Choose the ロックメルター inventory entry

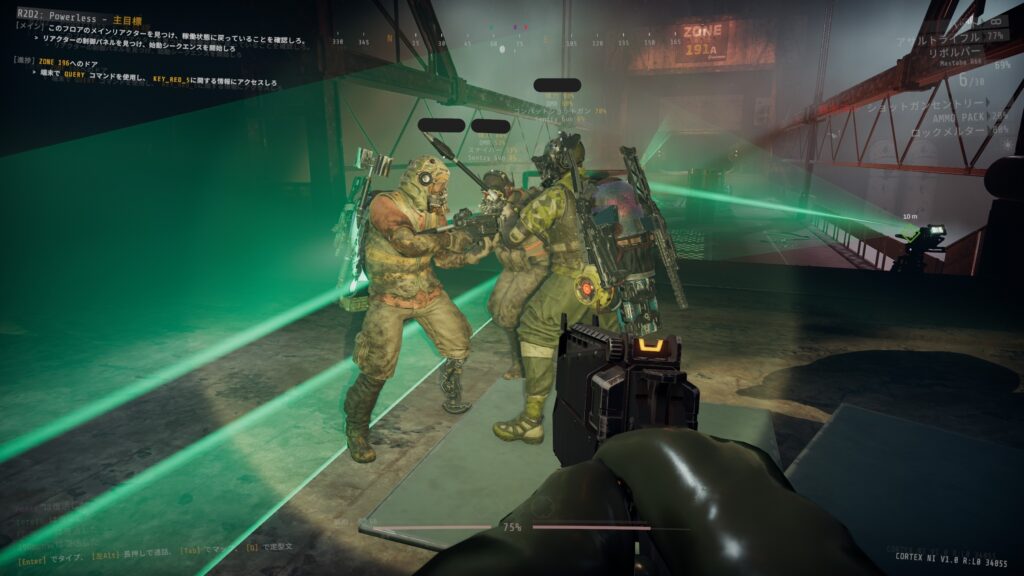click(955, 130)
